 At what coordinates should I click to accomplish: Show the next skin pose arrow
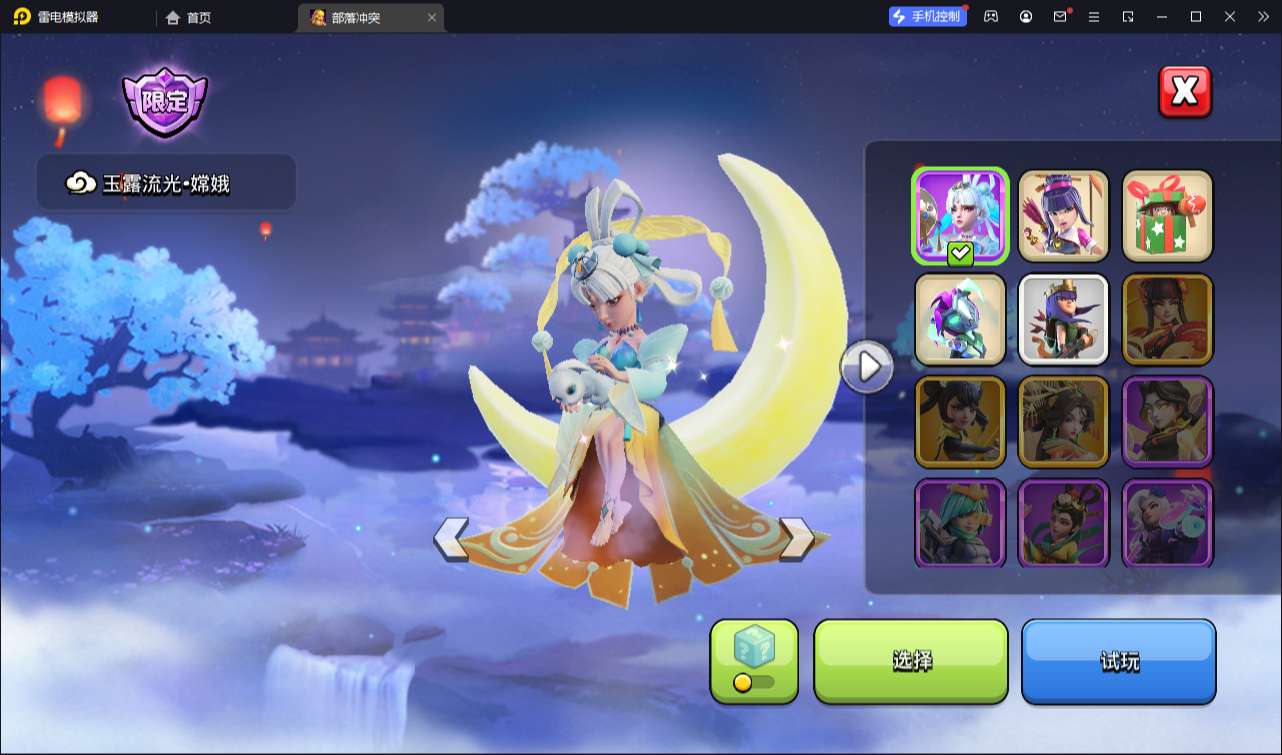797,538
